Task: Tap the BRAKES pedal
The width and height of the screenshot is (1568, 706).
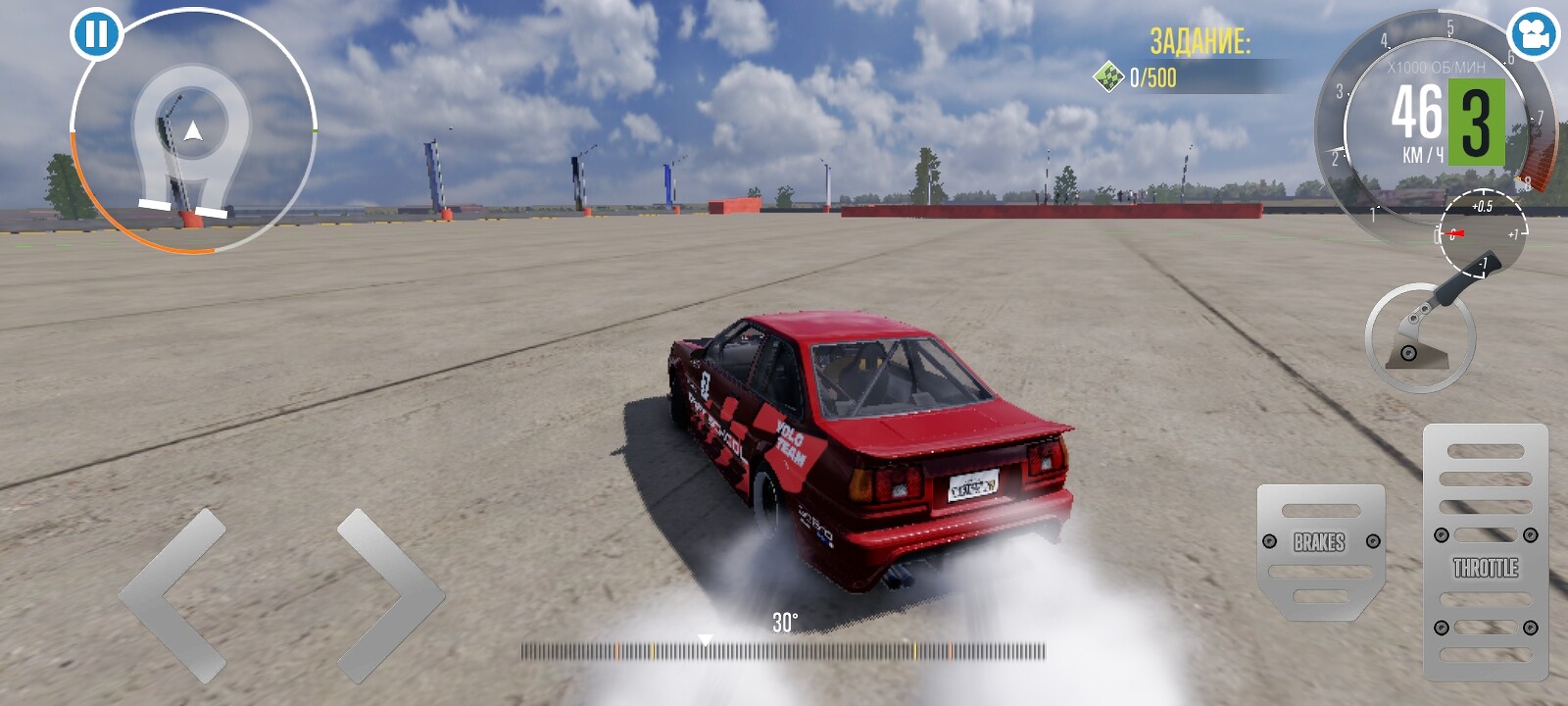Action: pos(1320,551)
